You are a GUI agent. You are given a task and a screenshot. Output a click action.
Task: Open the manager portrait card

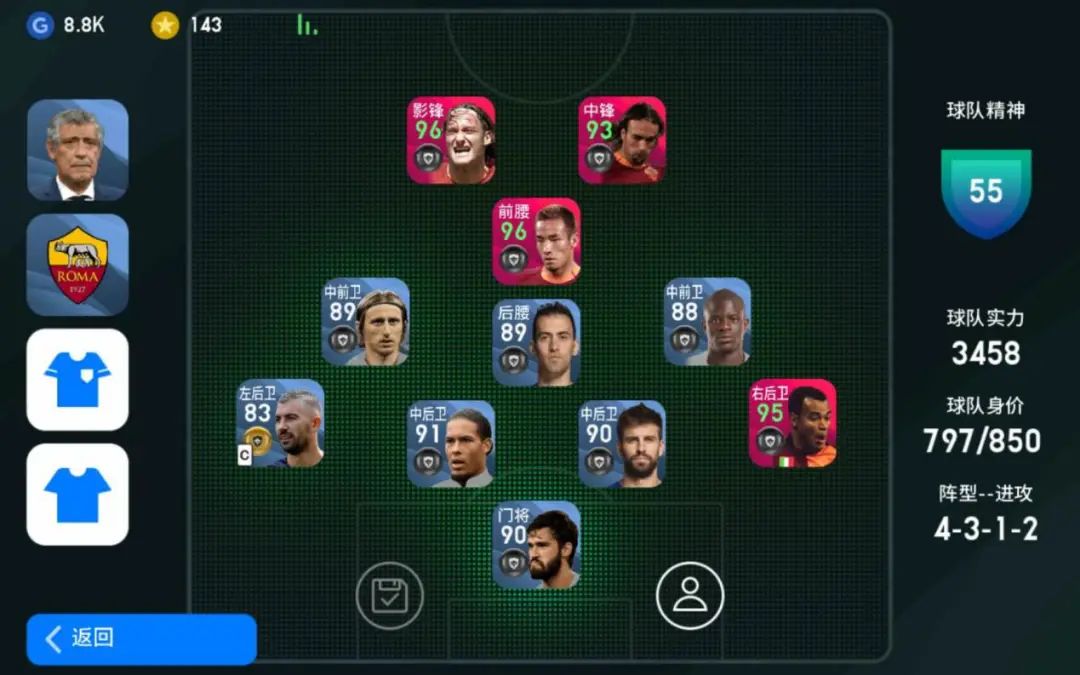pyautogui.click(x=77, y=150)
